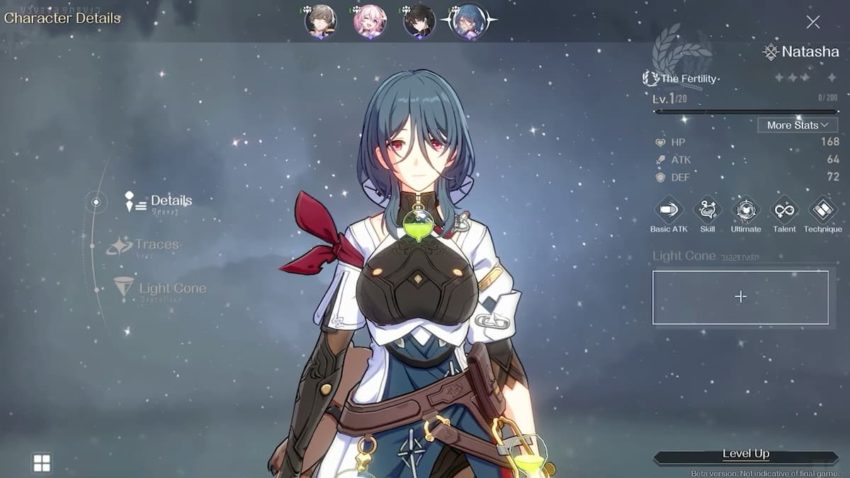Viewport: 850px width, 478px height.
Task: Select the pink-haired character portrait
Action: click(x=370, y=21)
